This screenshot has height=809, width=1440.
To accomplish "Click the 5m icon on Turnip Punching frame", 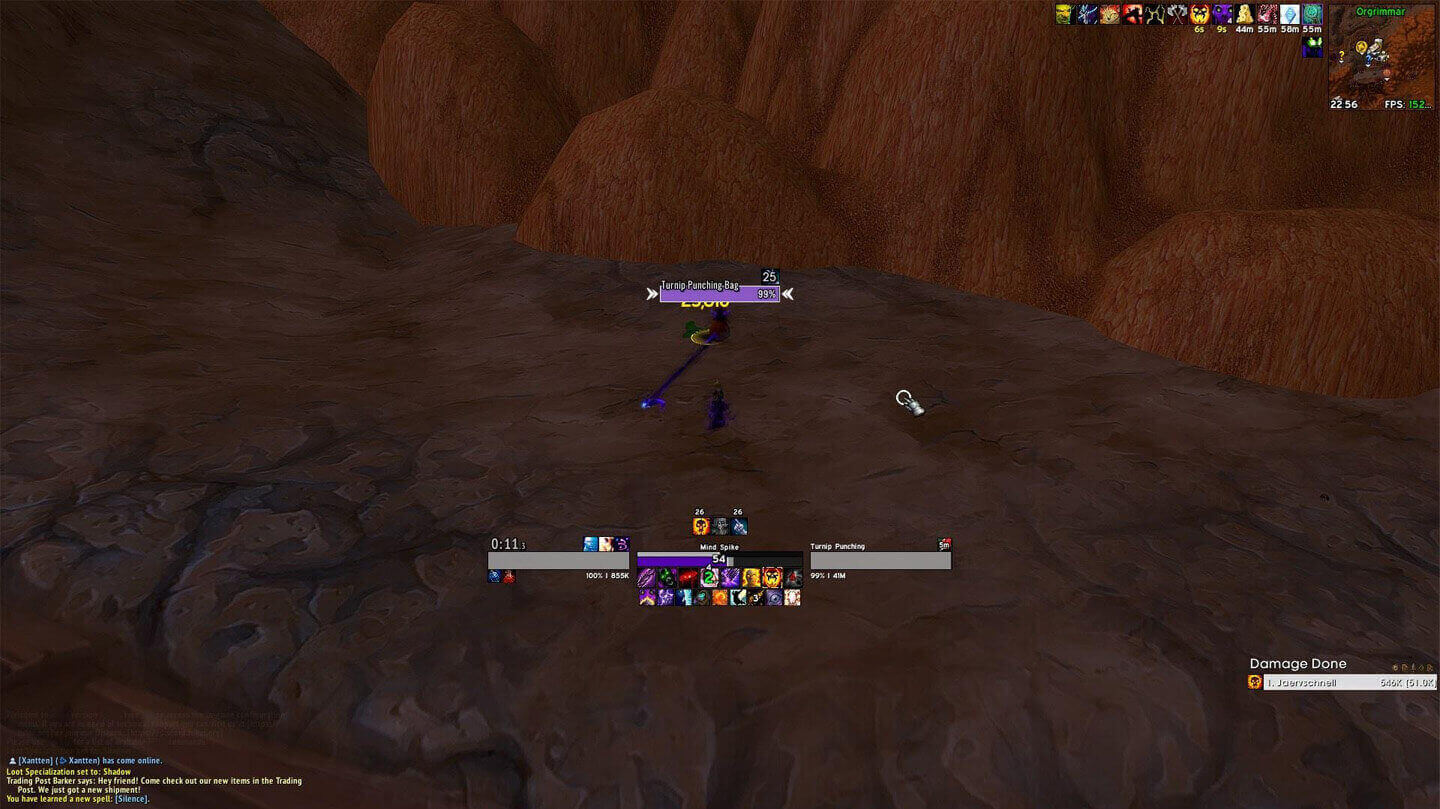I will click(x=944, y=546).
